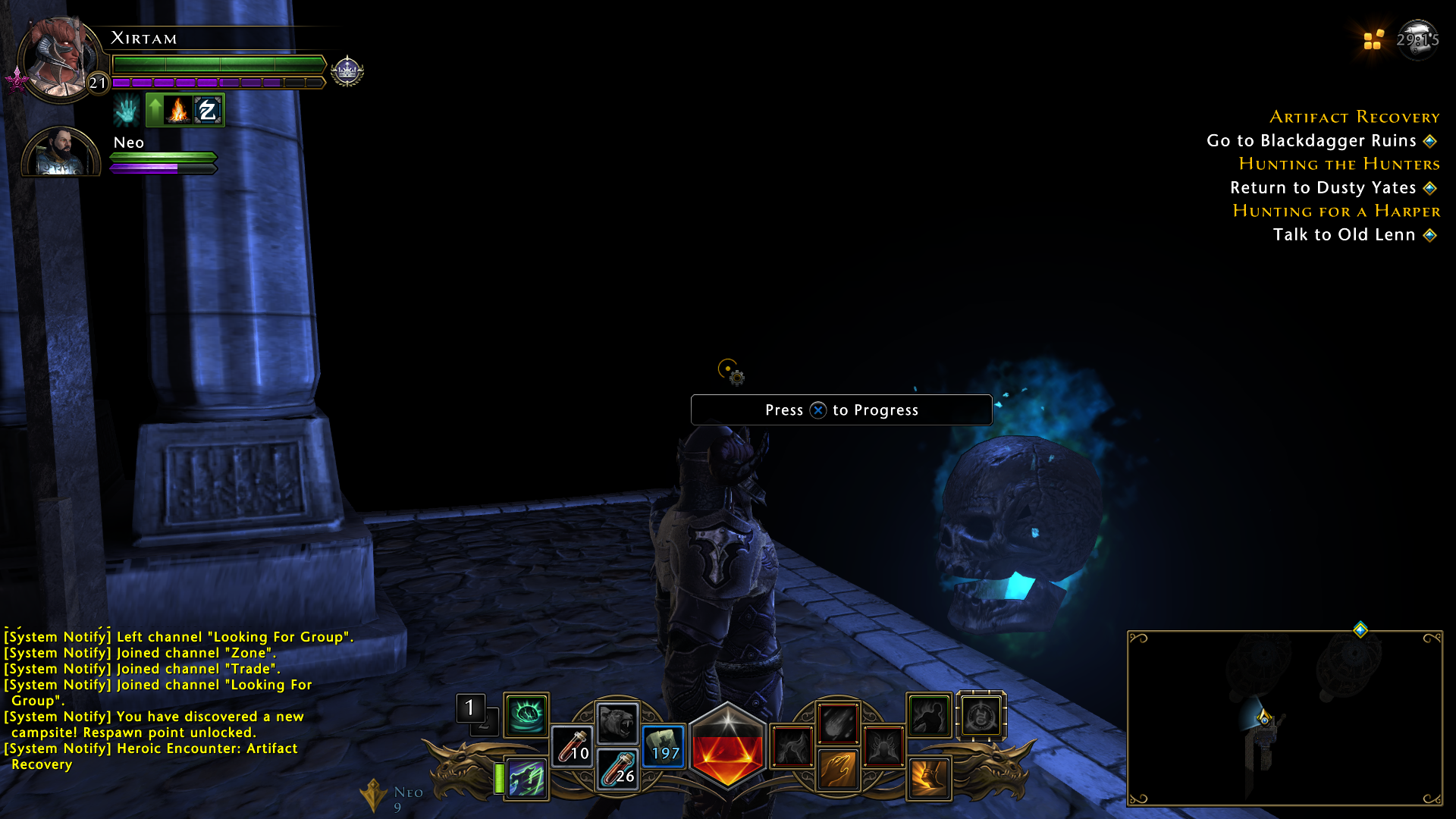Expand the Artifact Recovery quest entry

[x=1354, y=117]
